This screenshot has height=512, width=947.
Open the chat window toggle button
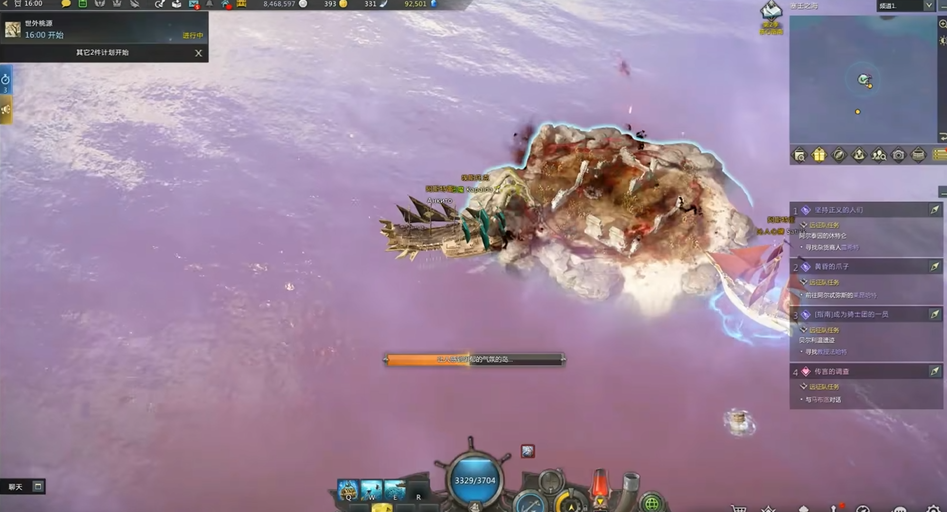[x=38, y=487]
